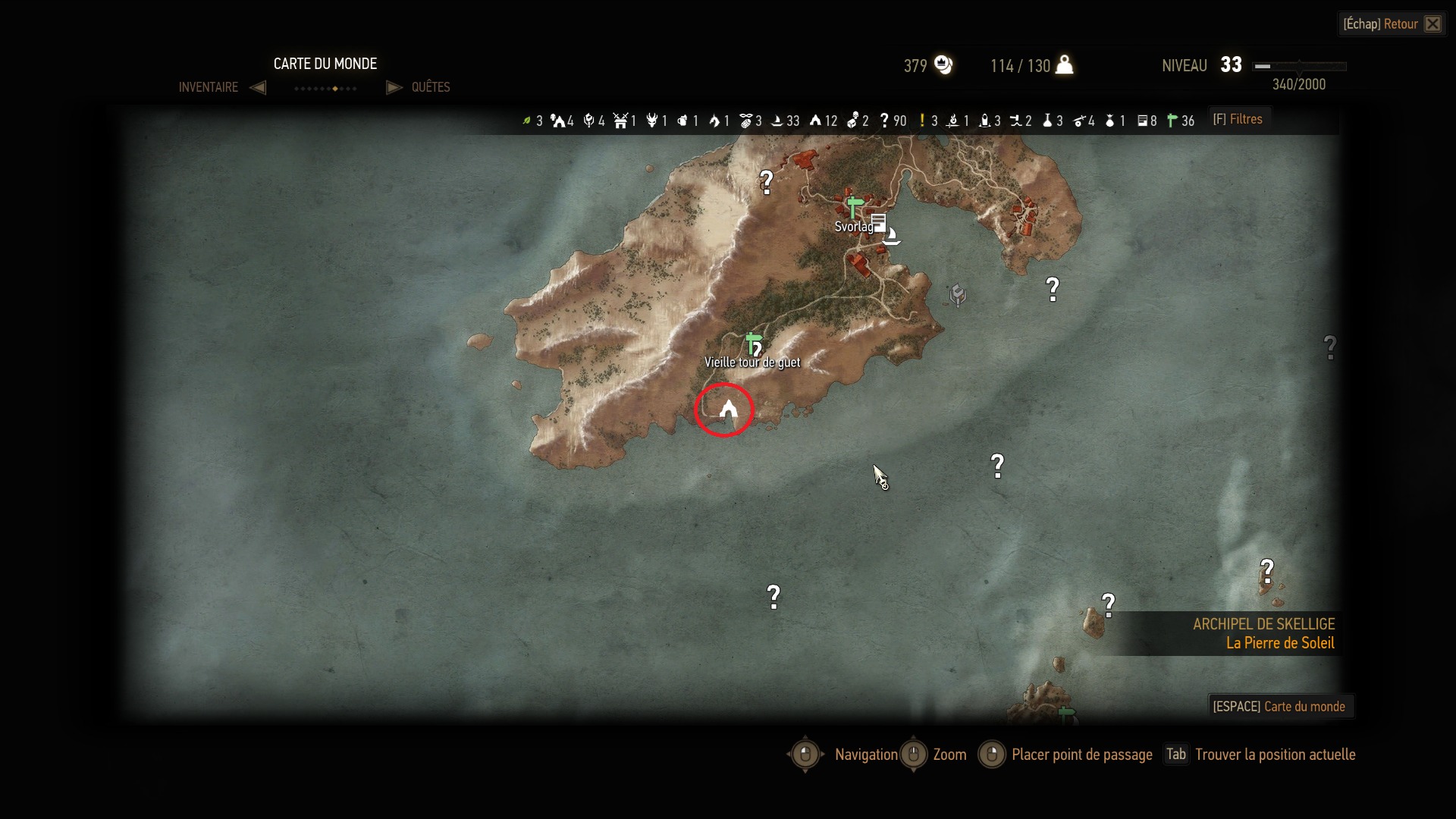The height and width of the screenshot is (819, 1456).
Task: Toggle the yellow exclamation mark quest filter
Action: tap(922, 121)
